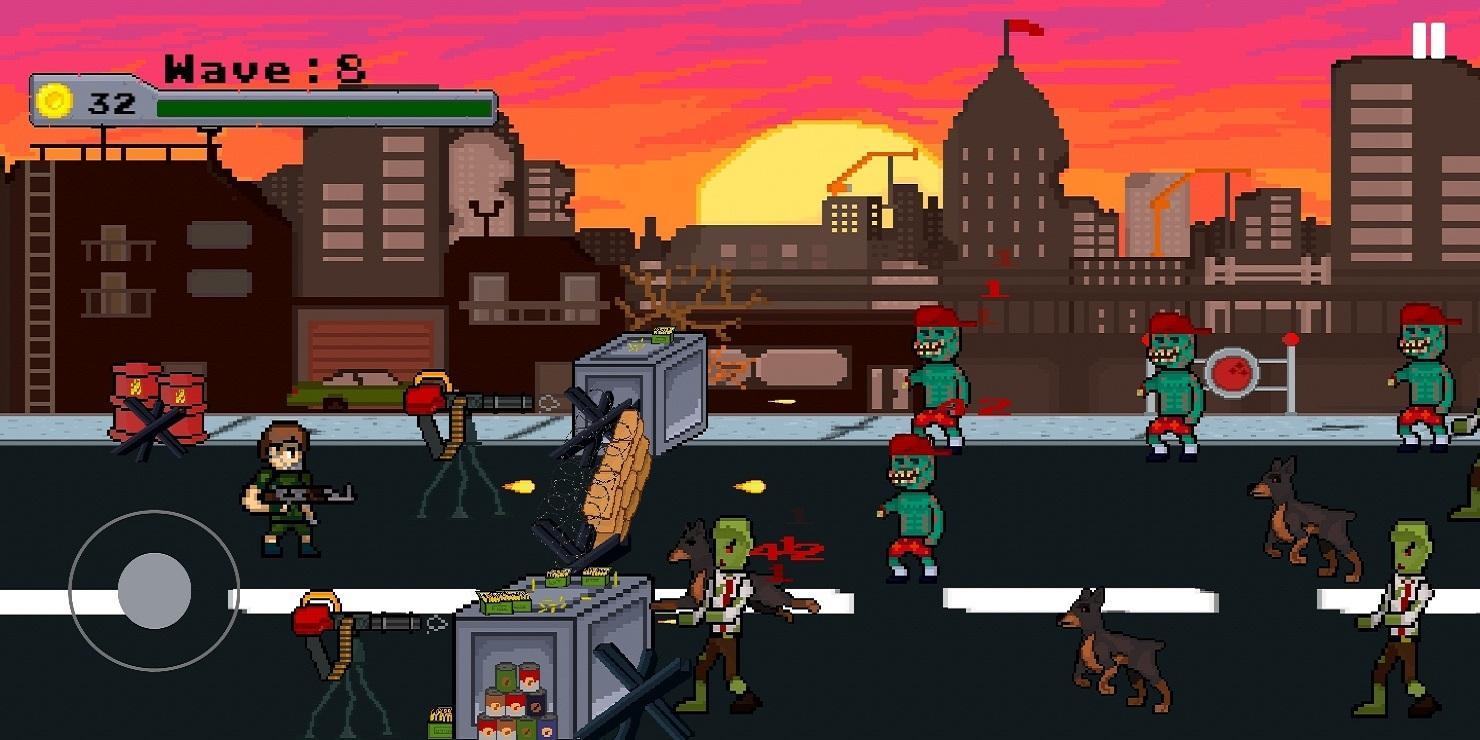Pause the game with the pause button
This screenshot has height=740, width=1480.
tap(1429, 41)
